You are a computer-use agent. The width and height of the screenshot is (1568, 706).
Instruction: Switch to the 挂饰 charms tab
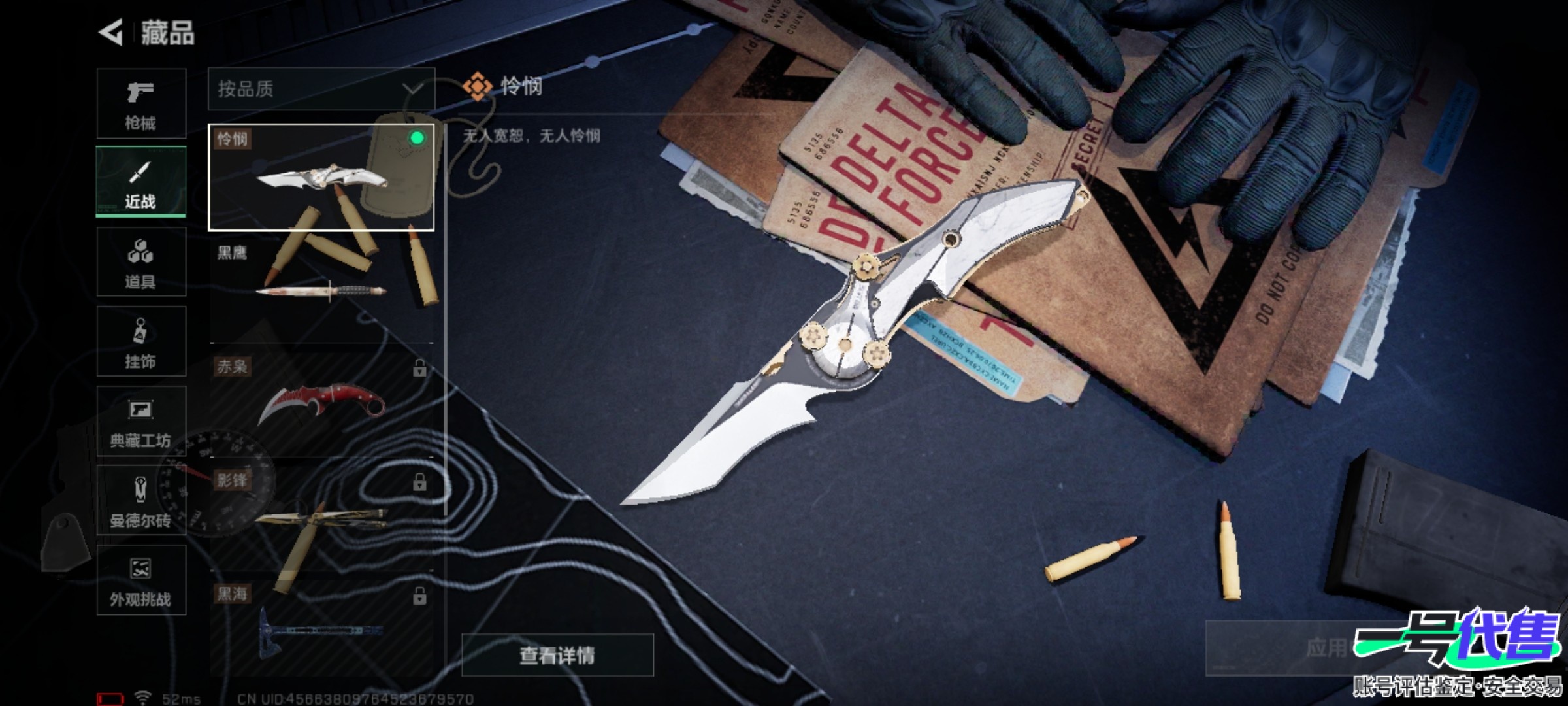(x=141, y=341)
